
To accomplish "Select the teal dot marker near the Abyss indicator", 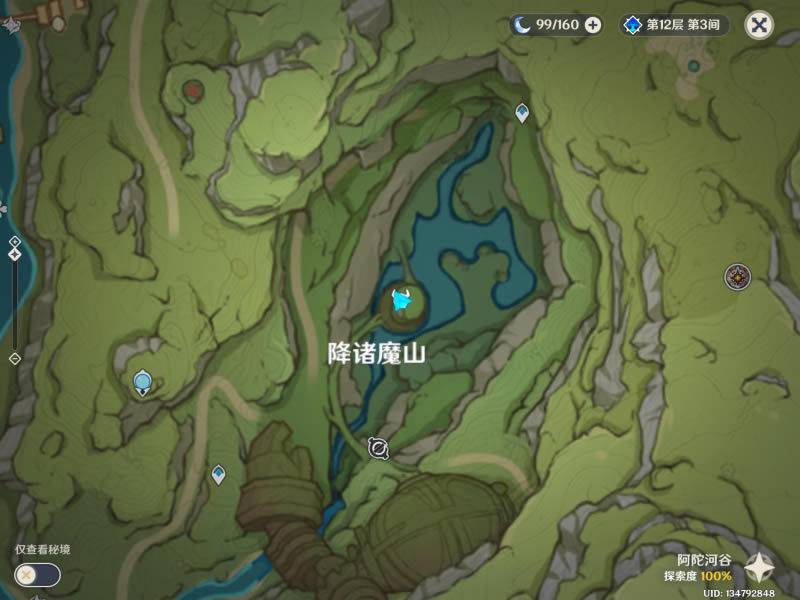I will coord(694,66).
